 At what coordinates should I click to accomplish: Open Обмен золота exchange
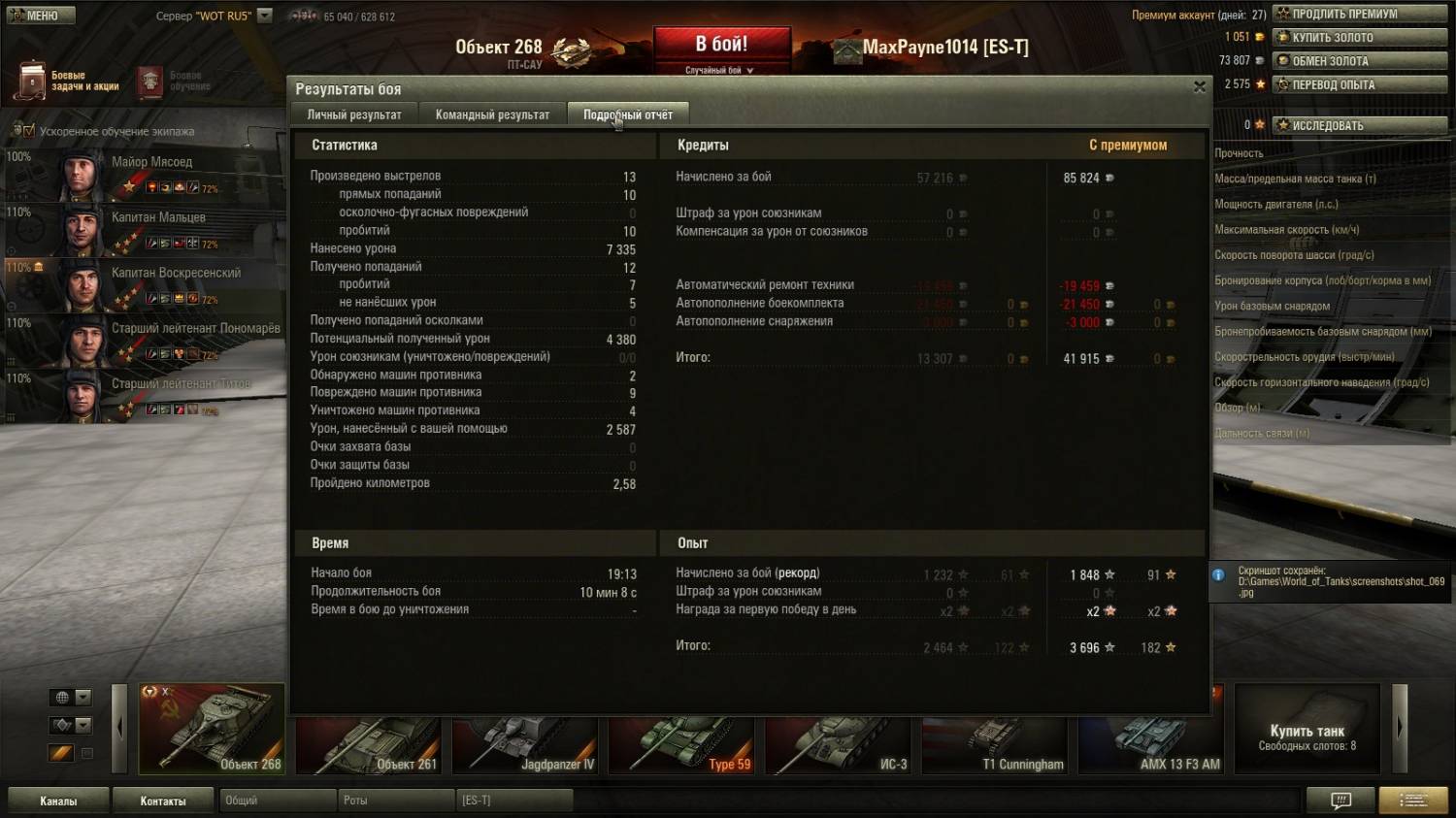pyautogui.click(x=1359, y=61)
